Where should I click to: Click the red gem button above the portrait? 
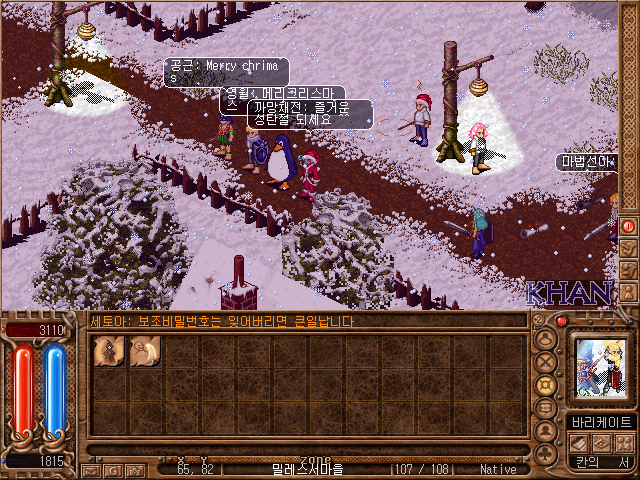pyautogui.click(x=562, y=321)
